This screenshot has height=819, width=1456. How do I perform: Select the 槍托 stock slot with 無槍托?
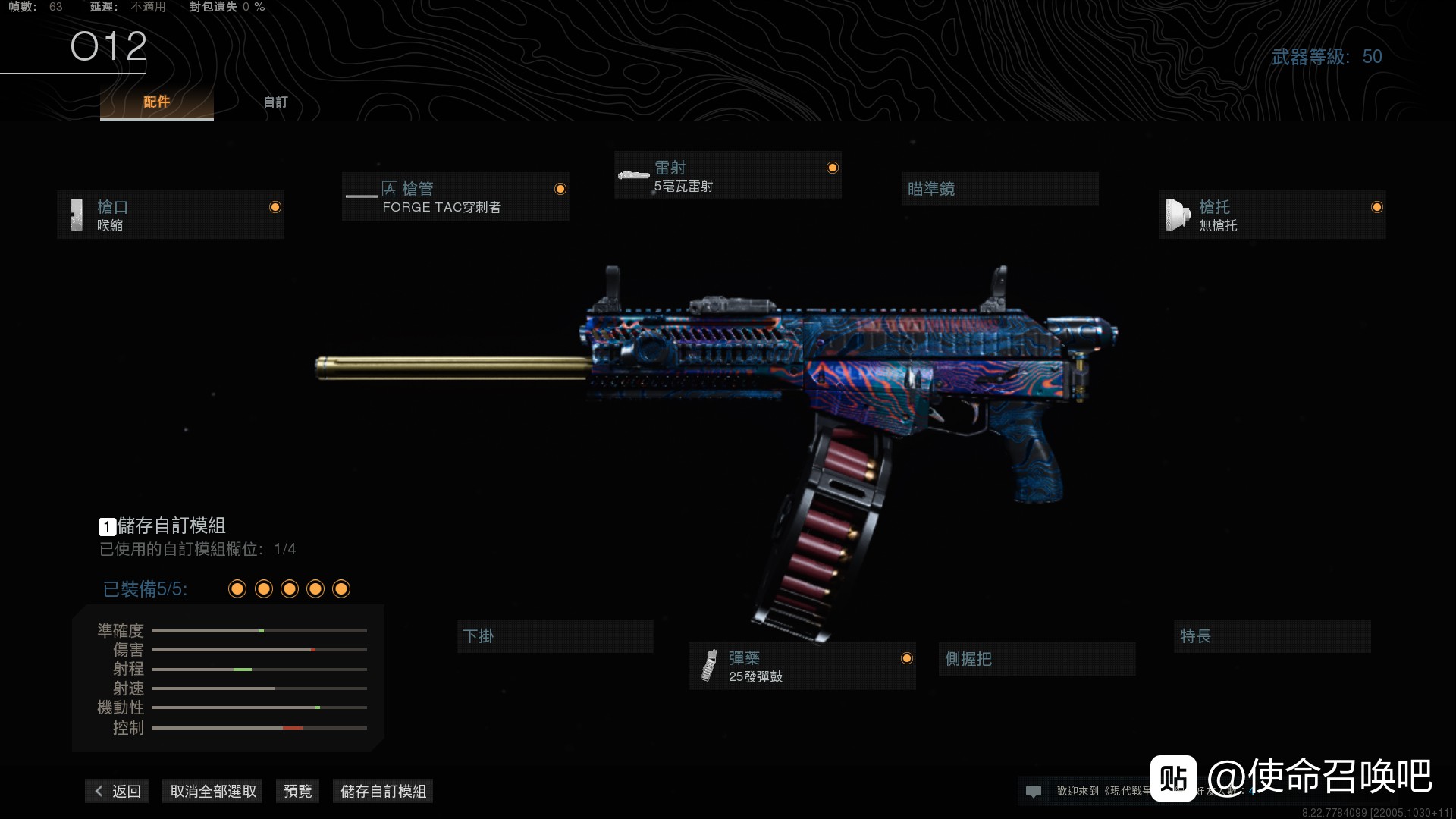1272,215
